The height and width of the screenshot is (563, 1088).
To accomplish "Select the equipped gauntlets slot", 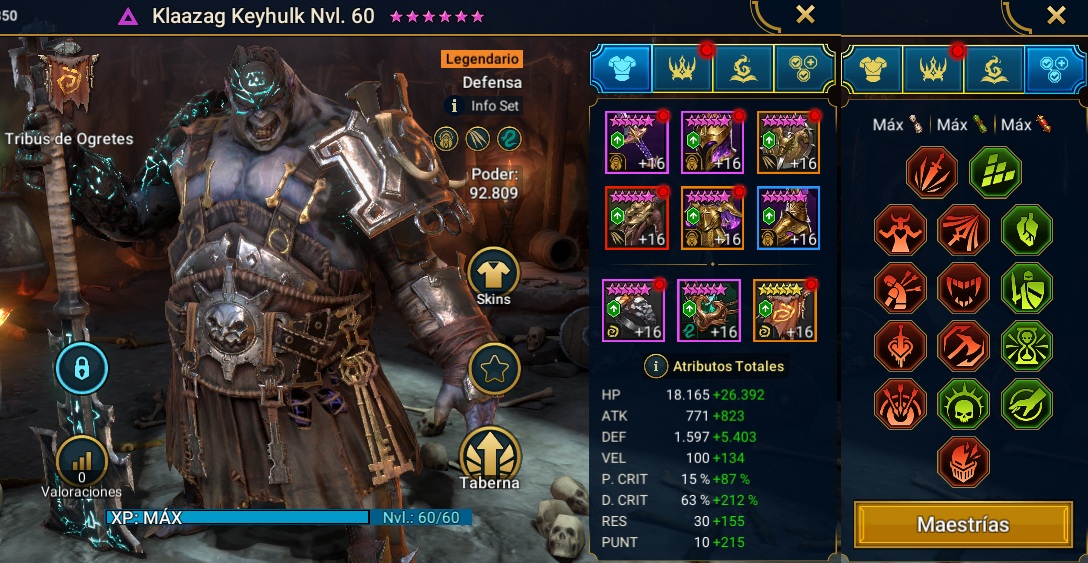I will tap(636, 217).
